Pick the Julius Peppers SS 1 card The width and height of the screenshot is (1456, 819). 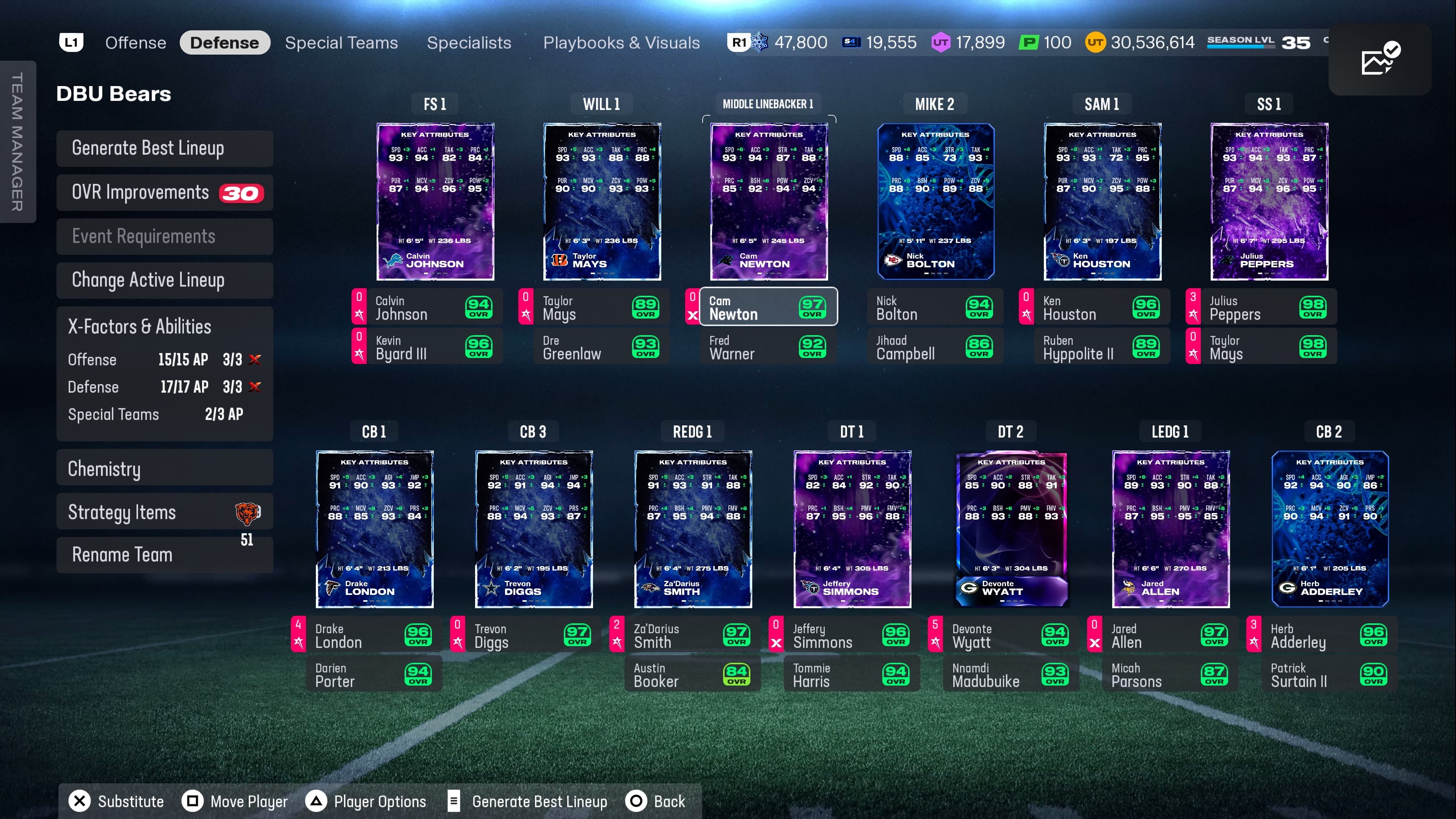[1269, 202]
